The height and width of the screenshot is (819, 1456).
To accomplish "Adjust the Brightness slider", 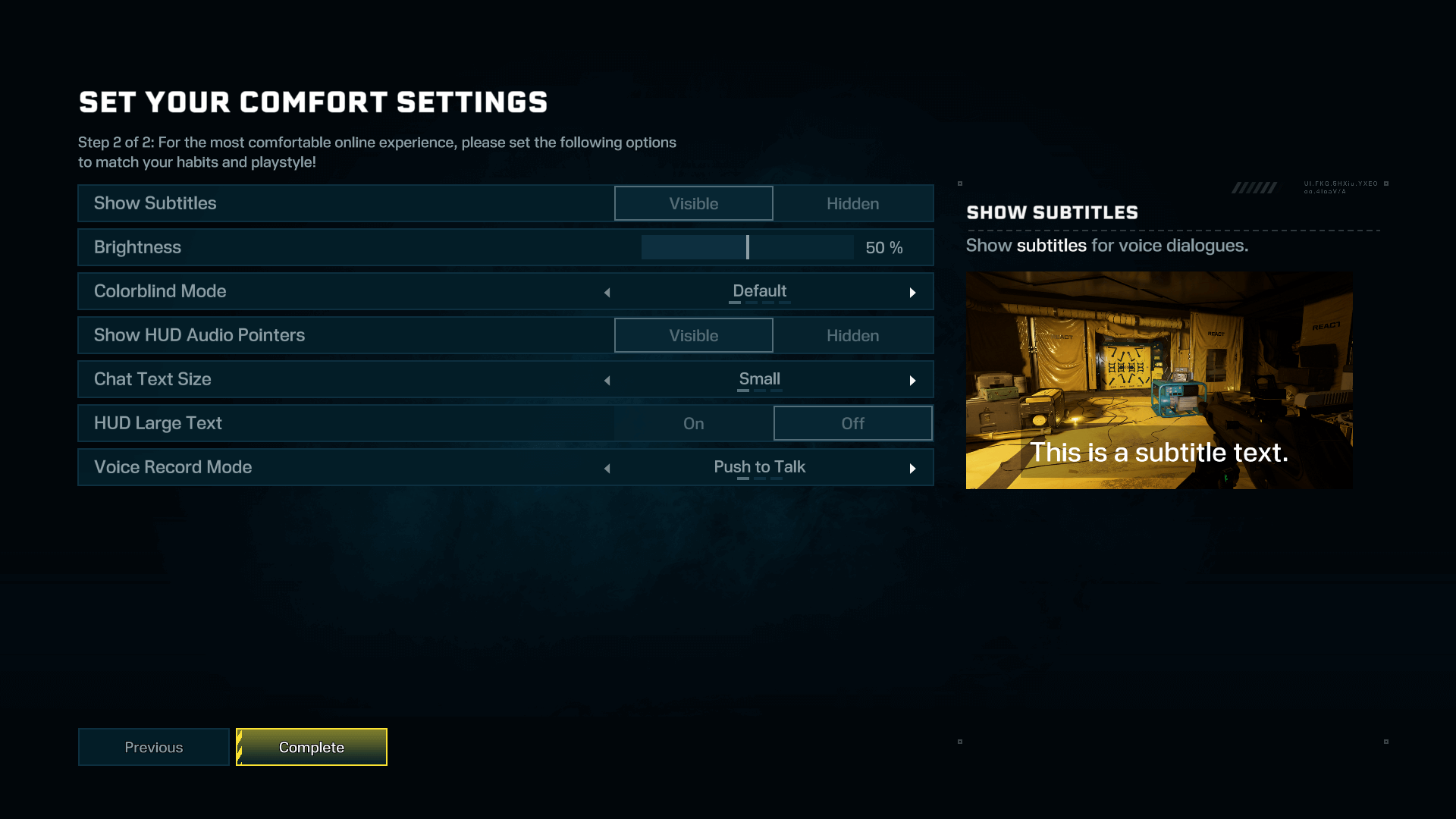I will click(747, 247).
